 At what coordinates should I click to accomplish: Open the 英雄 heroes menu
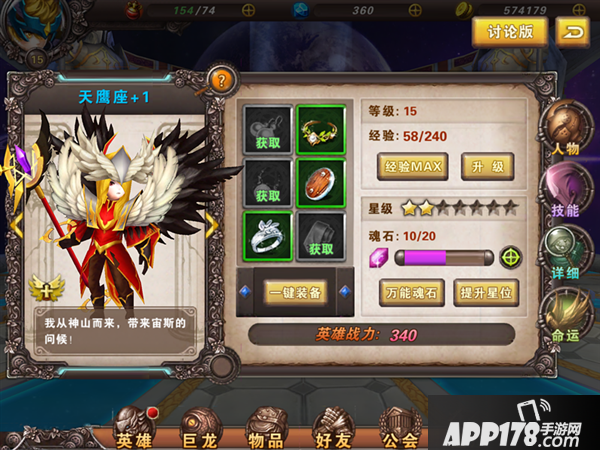coord(134,427)
